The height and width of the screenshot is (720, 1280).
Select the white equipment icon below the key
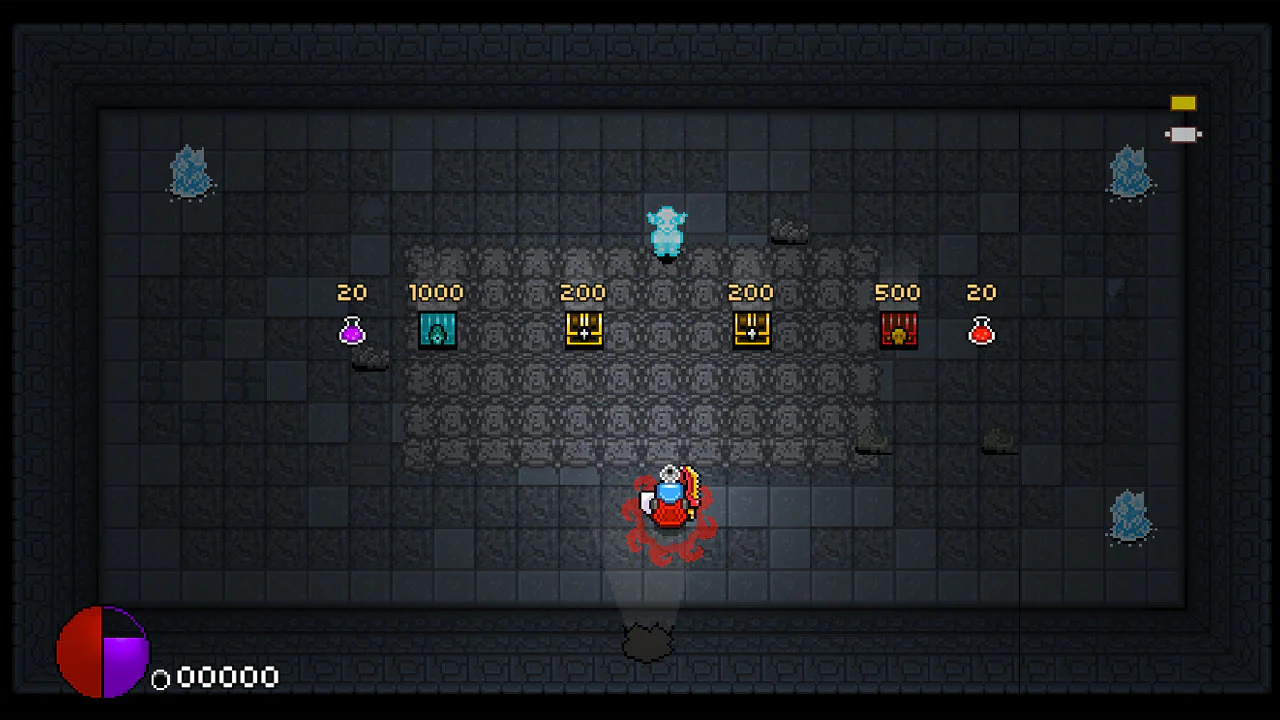pos(1183,133)
